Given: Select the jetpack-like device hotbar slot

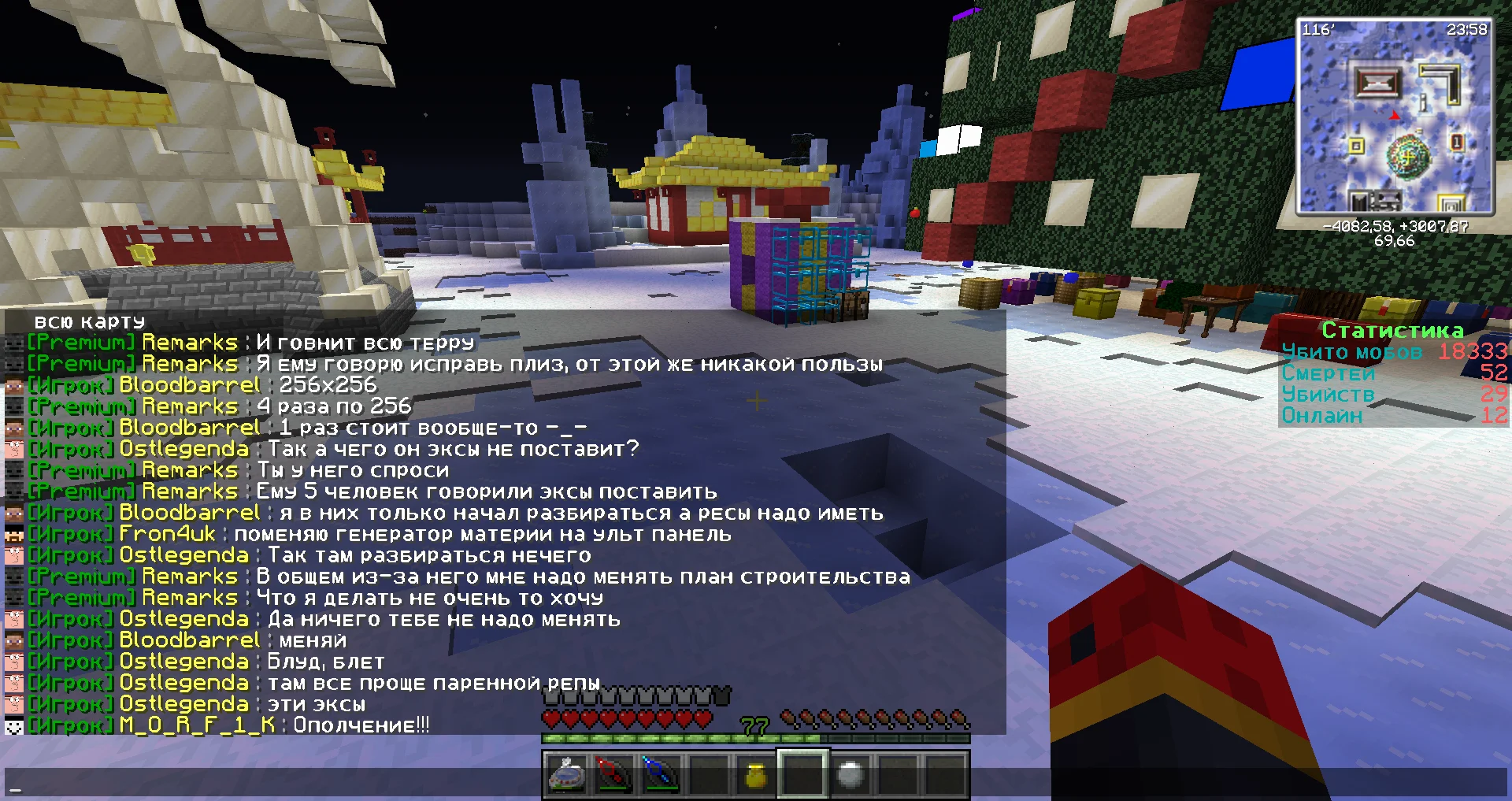Looking at the screenshot, I should point(566,775).
